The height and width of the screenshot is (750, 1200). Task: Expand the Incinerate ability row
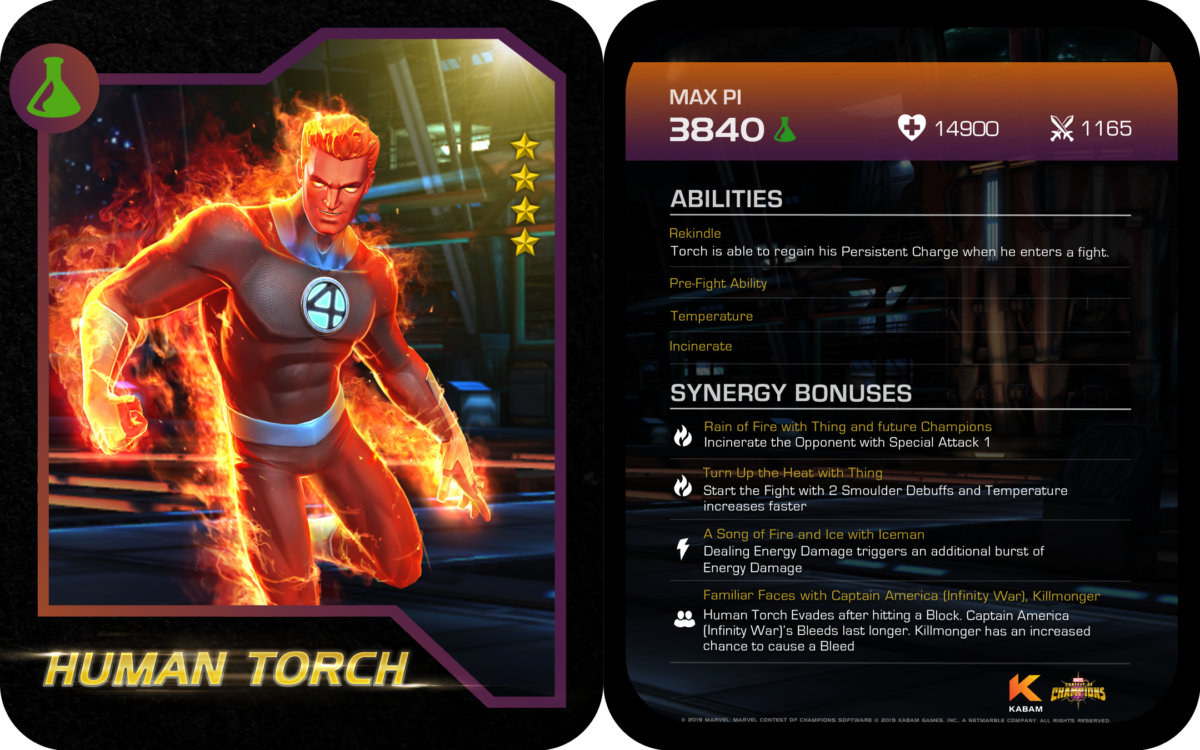coord(700,346)
